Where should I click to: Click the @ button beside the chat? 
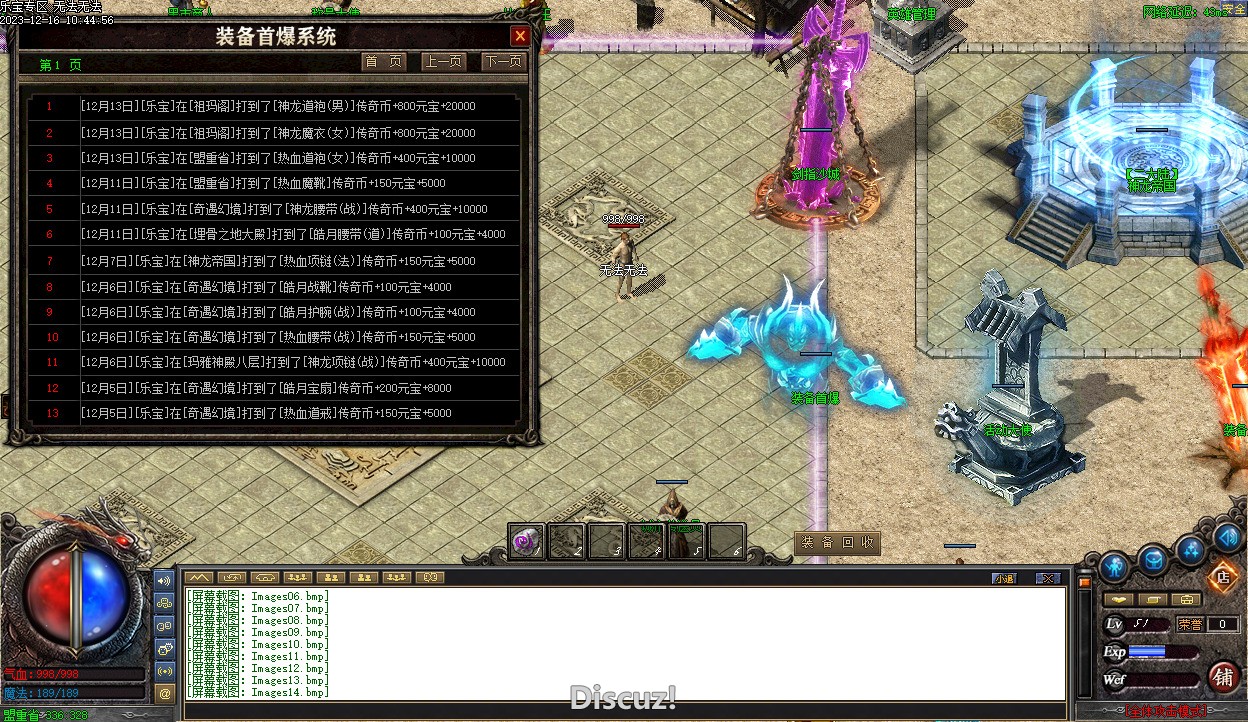[165, 692]
